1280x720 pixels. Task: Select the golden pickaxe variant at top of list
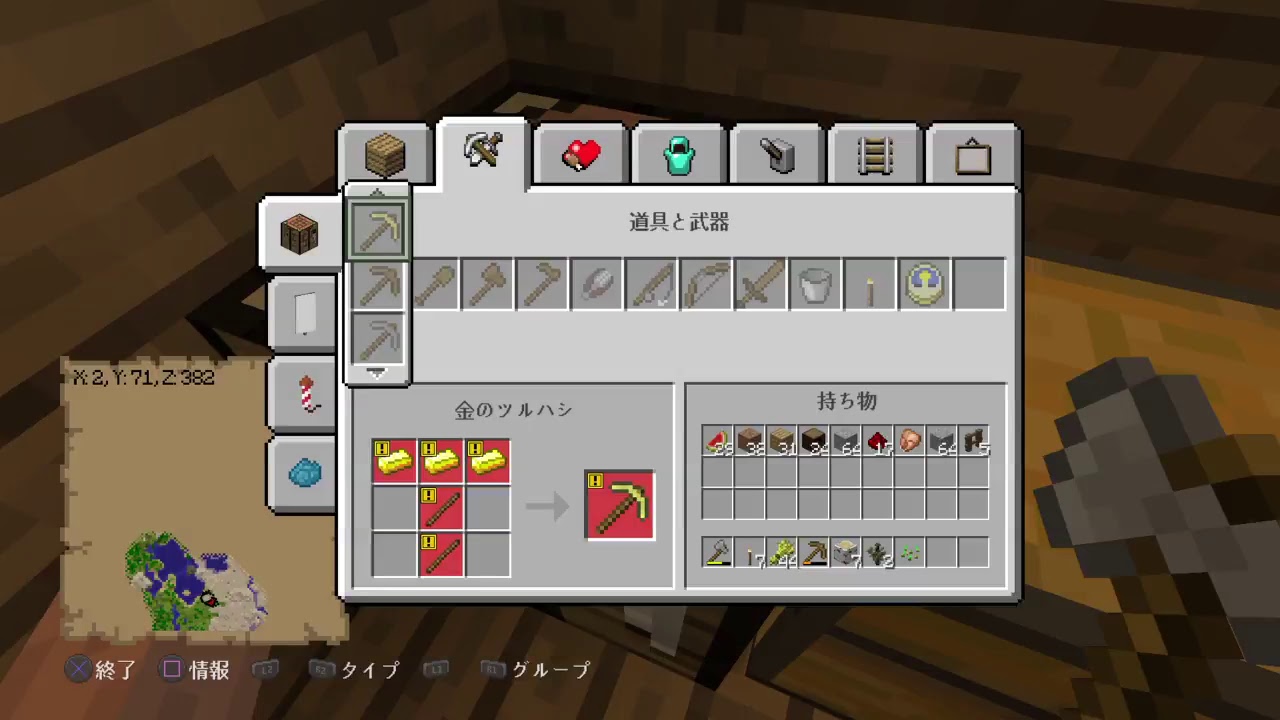pos(378,228)
